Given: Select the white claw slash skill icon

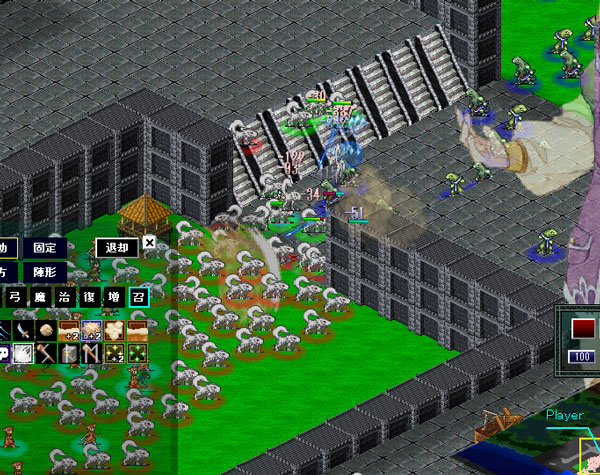Looking at the screenshot, I should coord(22,353).
